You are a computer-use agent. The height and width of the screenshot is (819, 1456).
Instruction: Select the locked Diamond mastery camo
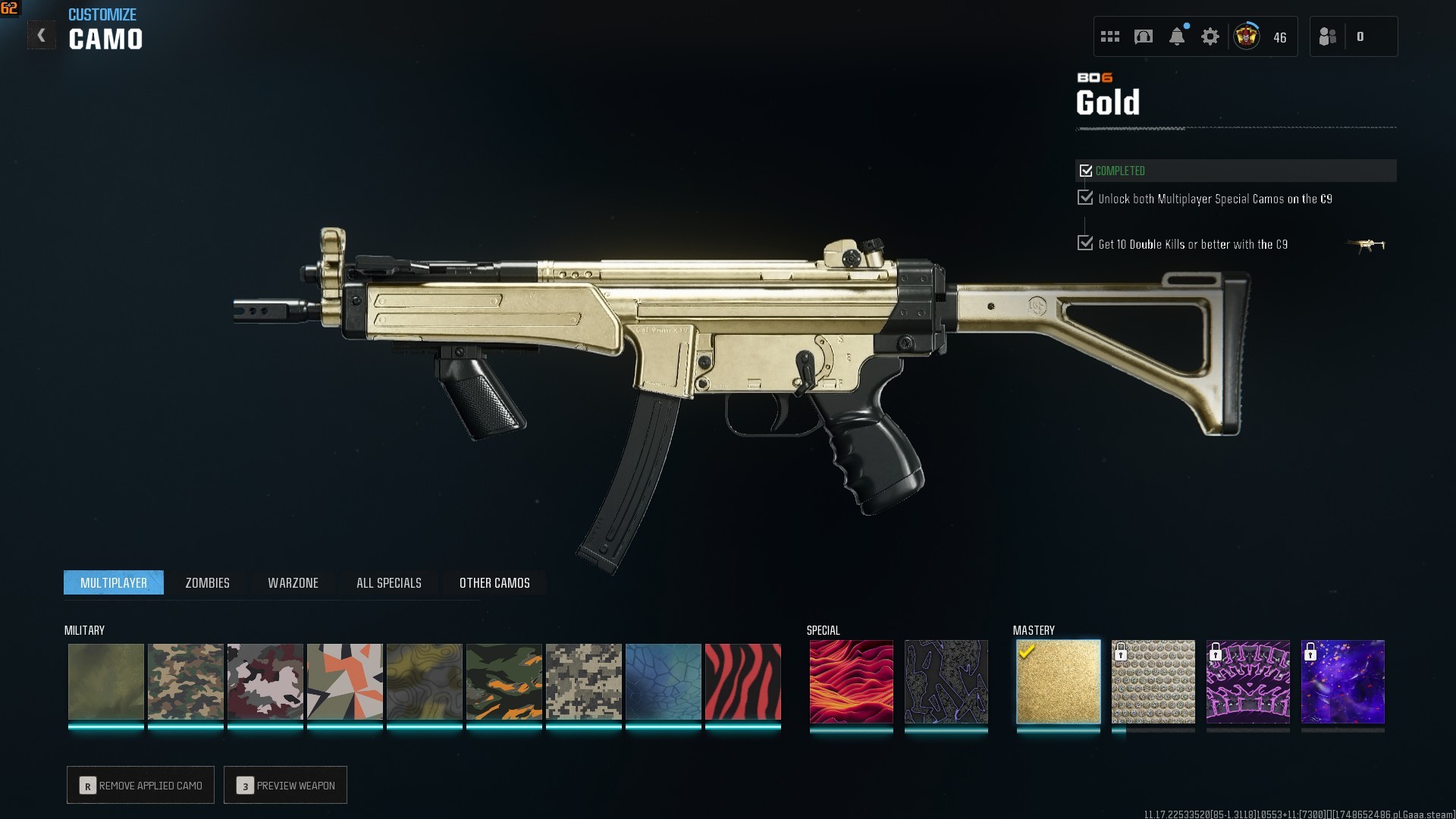(x=1153, y=682)
